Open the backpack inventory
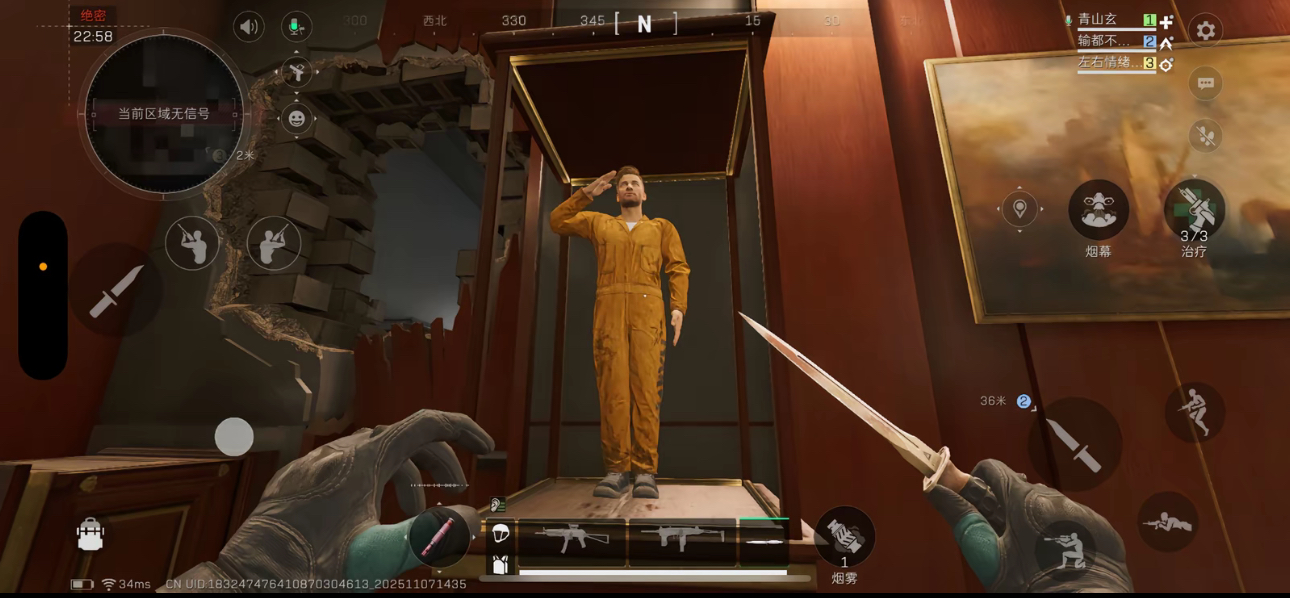 pyautogui.click(x=91, y=535)
